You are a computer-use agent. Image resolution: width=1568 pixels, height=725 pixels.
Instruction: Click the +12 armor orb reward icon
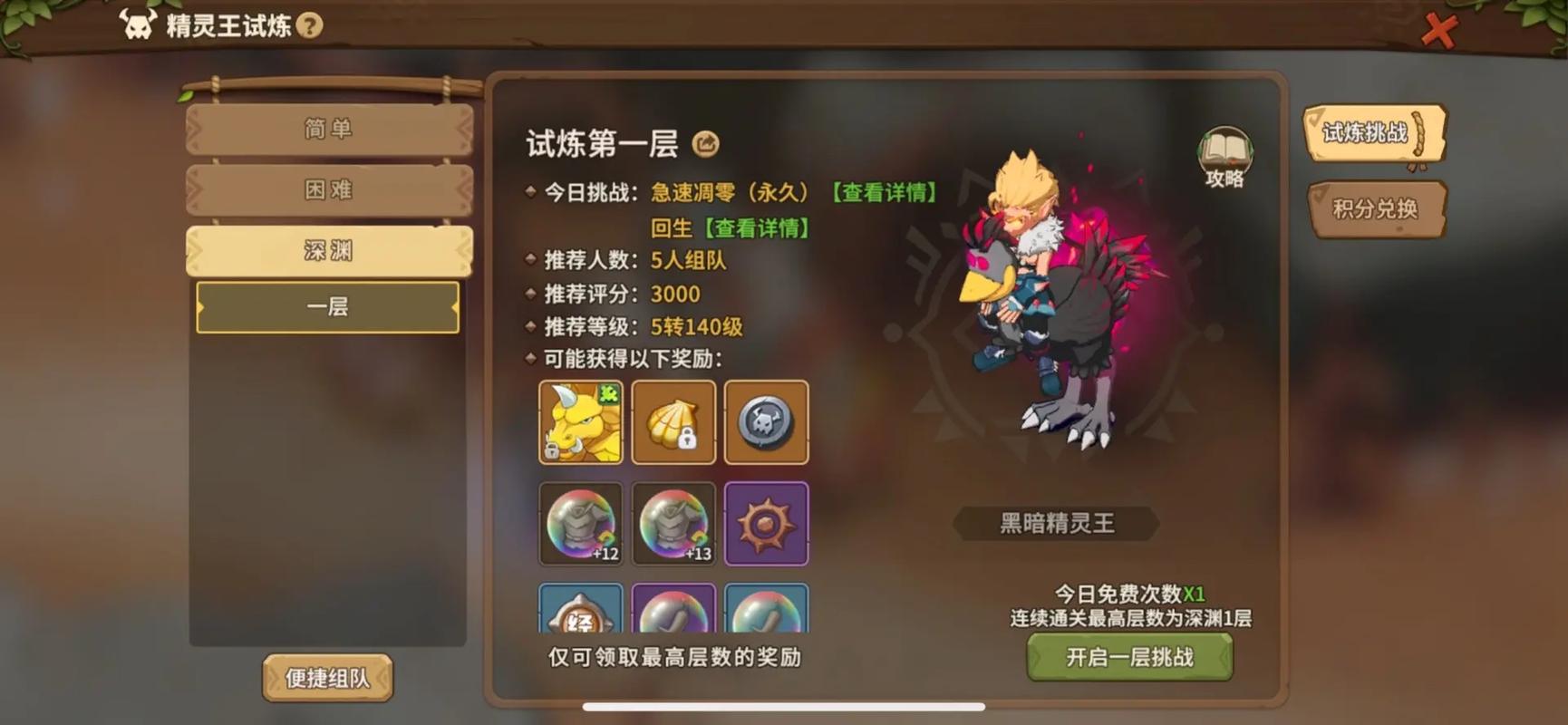[581, 524]
